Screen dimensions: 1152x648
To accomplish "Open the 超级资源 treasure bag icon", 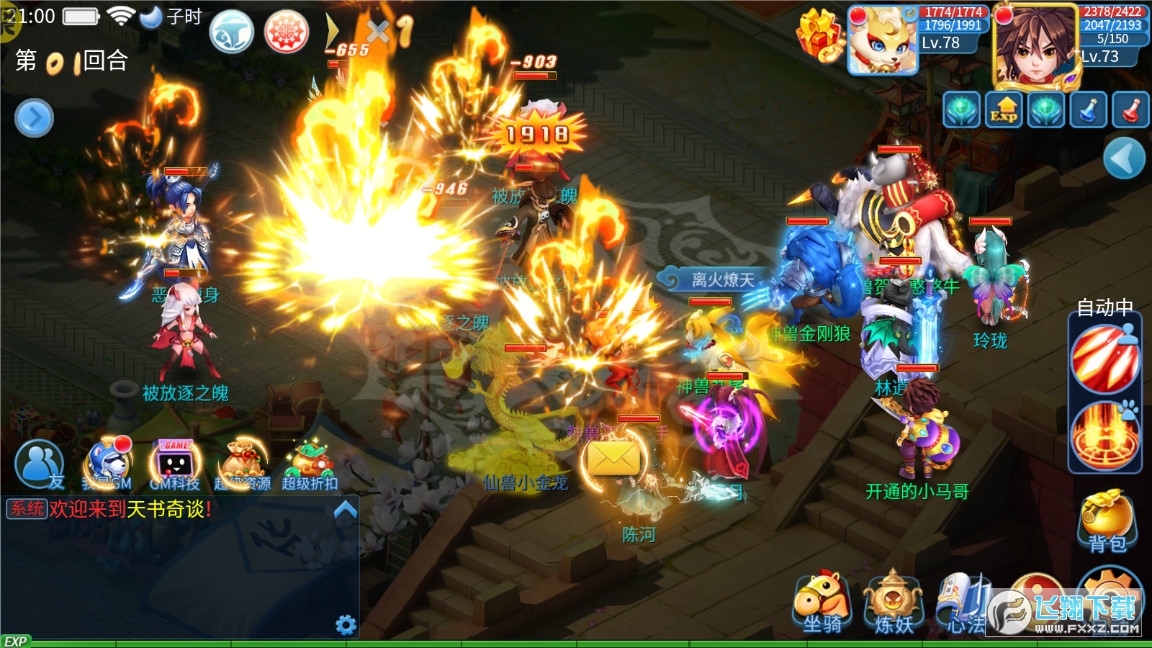I will [243, 464].
